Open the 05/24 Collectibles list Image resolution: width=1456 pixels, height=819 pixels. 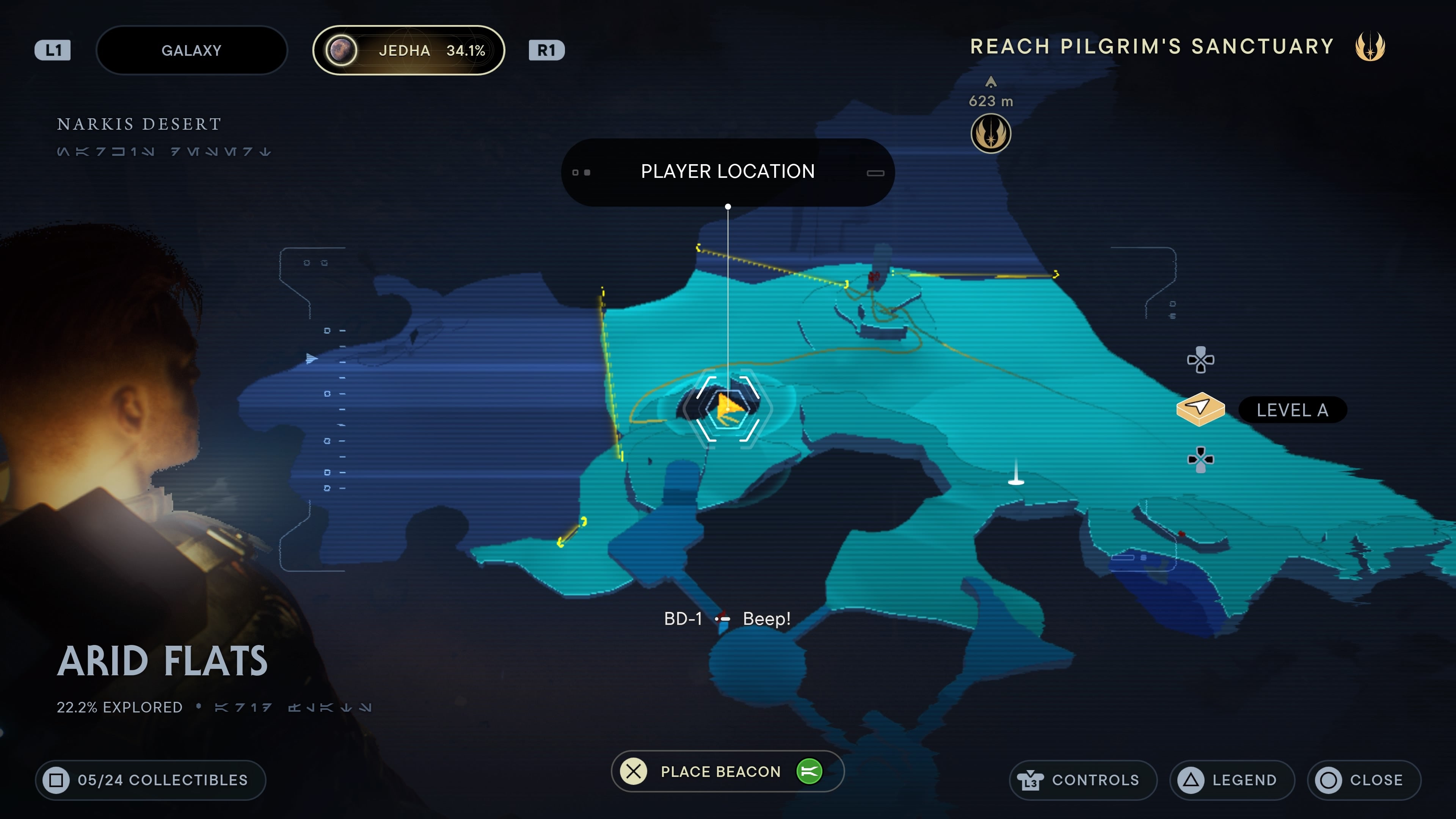[151, 780]
